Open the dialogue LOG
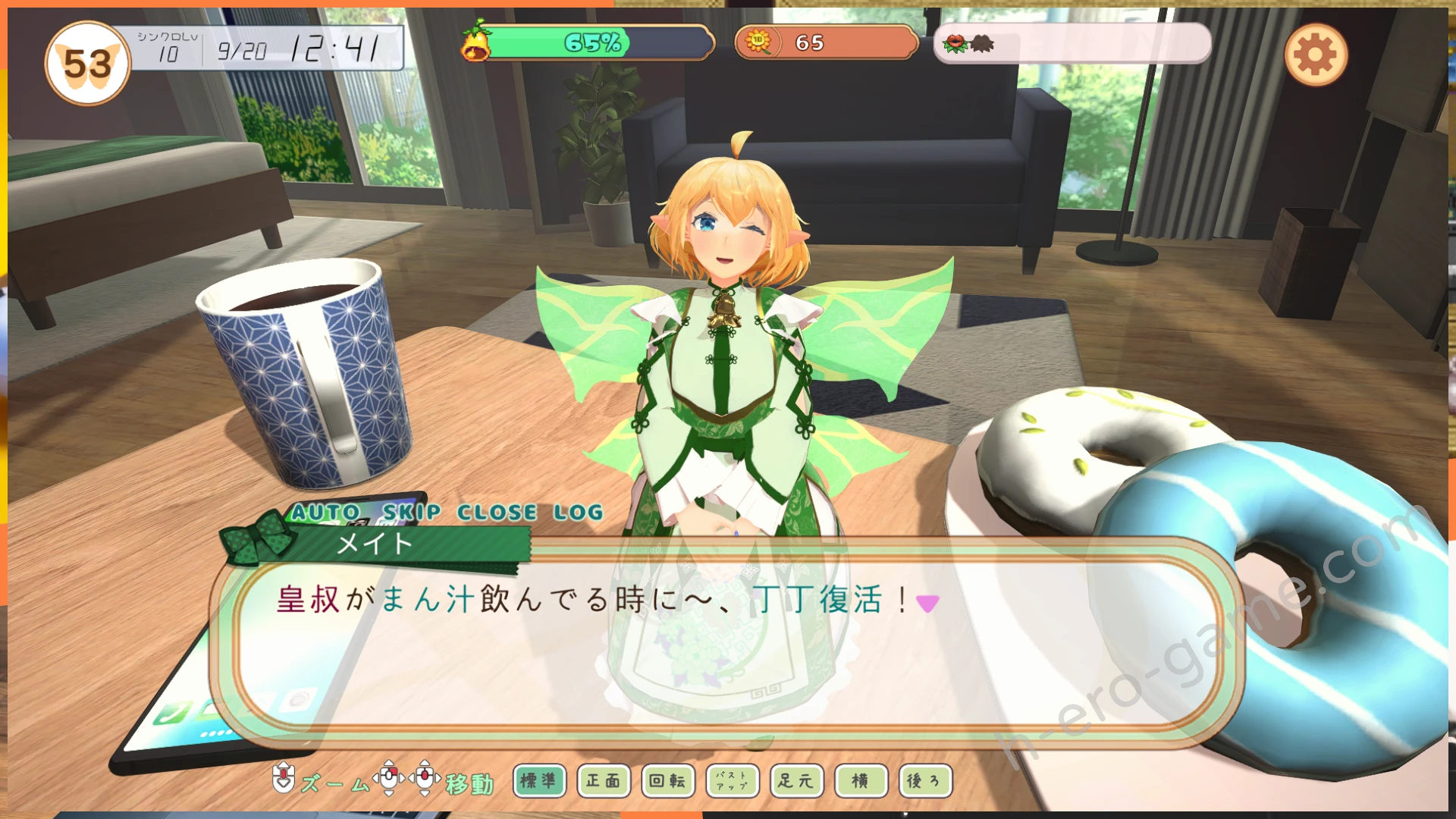 click(578, 513)
